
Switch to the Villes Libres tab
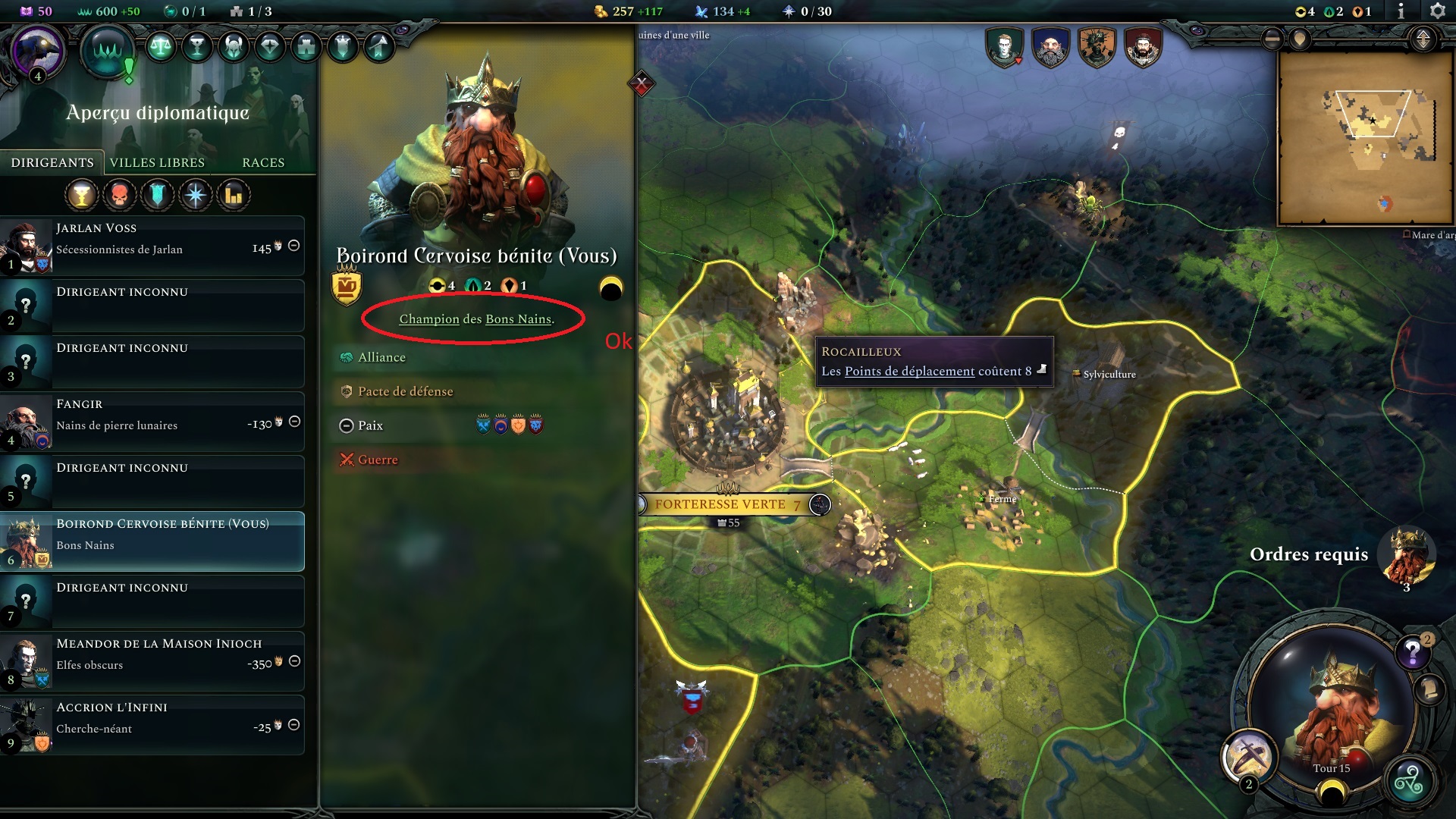(157, 162)
